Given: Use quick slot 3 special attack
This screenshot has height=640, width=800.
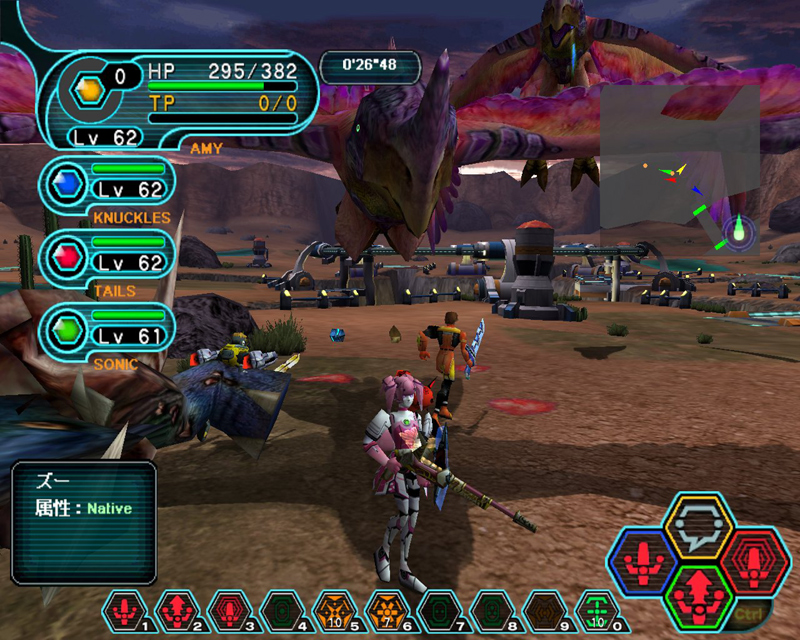Looking at the screenshot, I should click(x=227, y=607).
